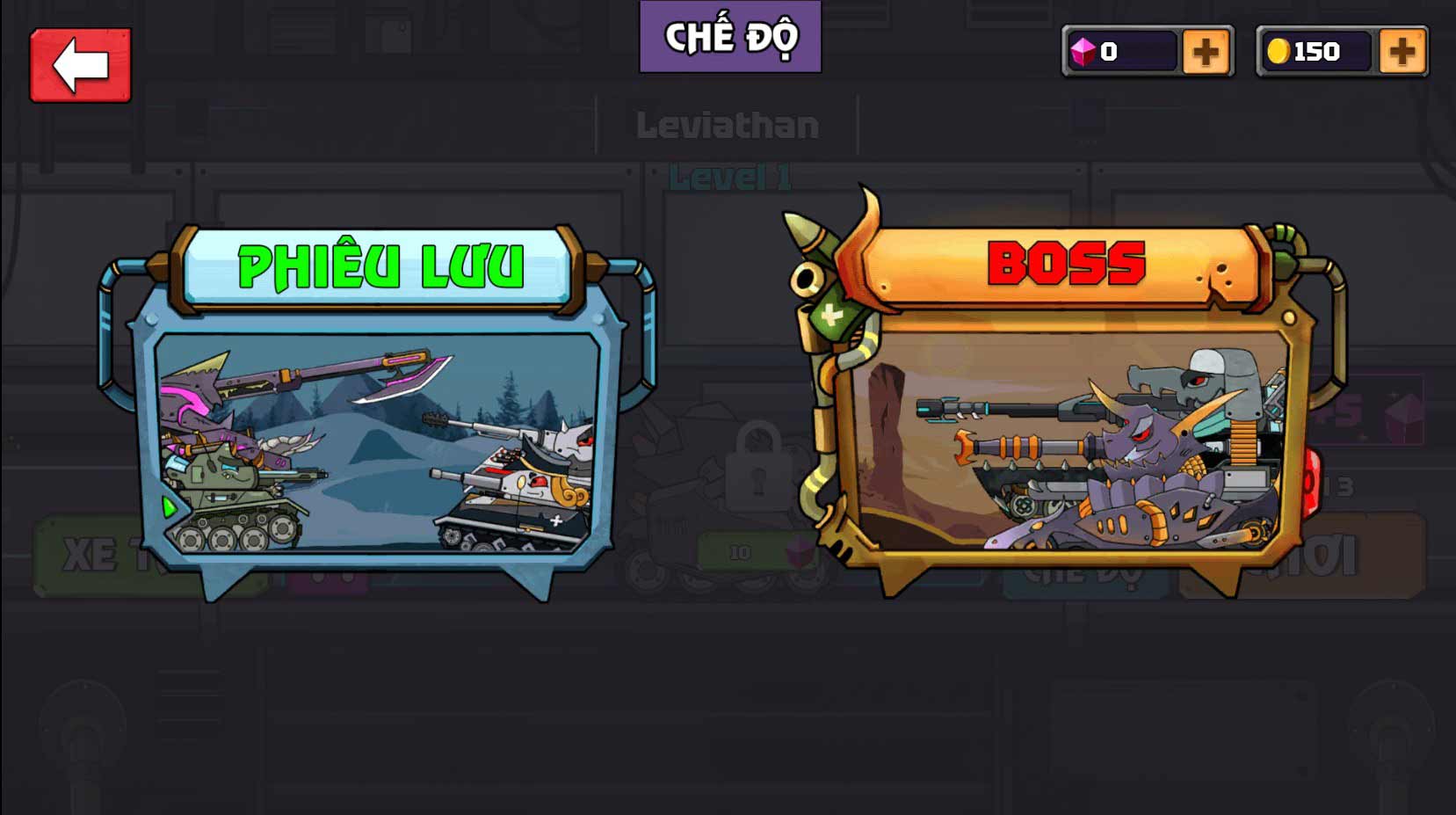Screen dimensions: 1456x815
Task: Click the gem counter showing 0
Action: coord(1109,50)
